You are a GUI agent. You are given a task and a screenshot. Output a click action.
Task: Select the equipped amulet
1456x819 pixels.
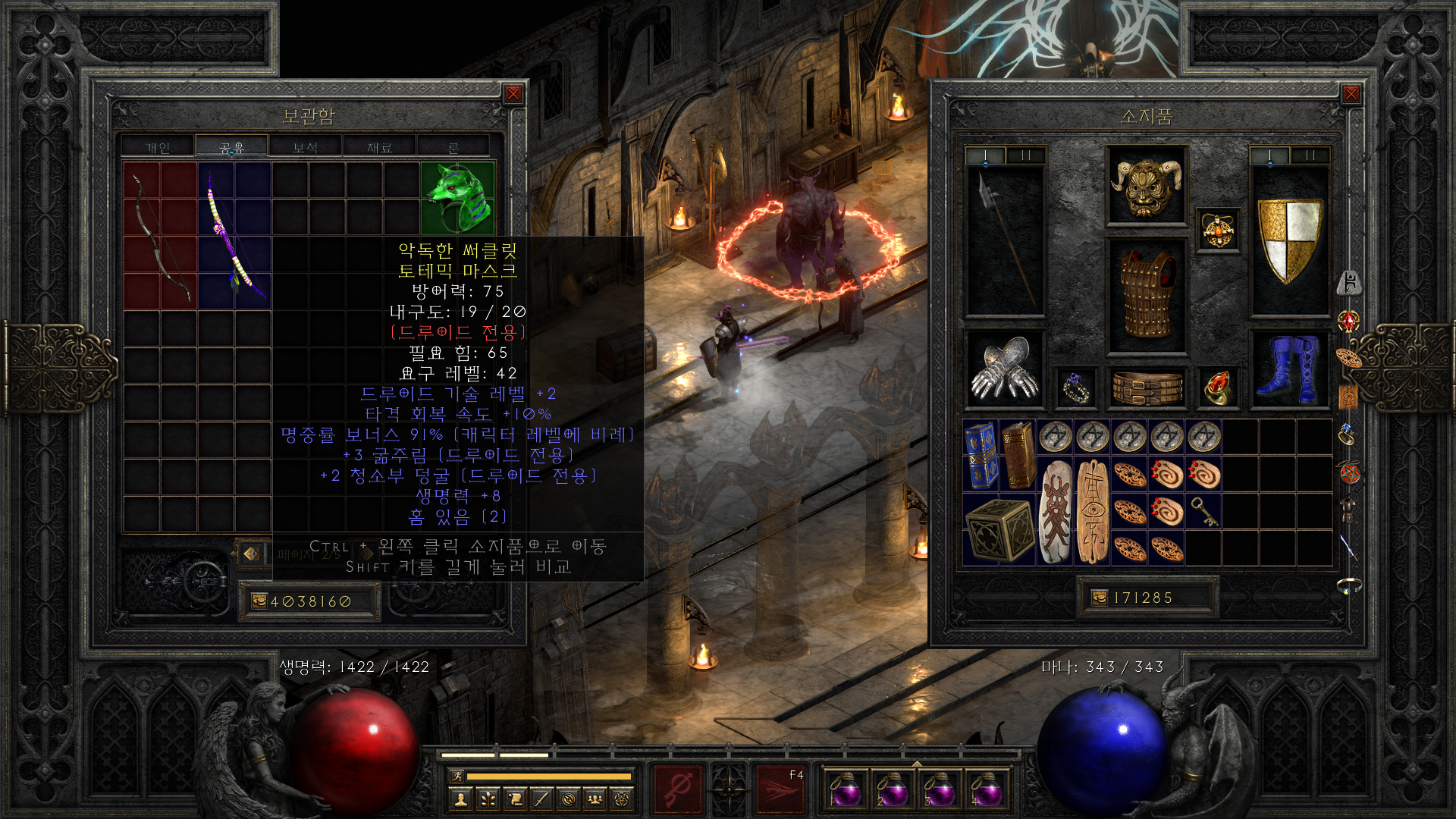[x=1218, y=231]
